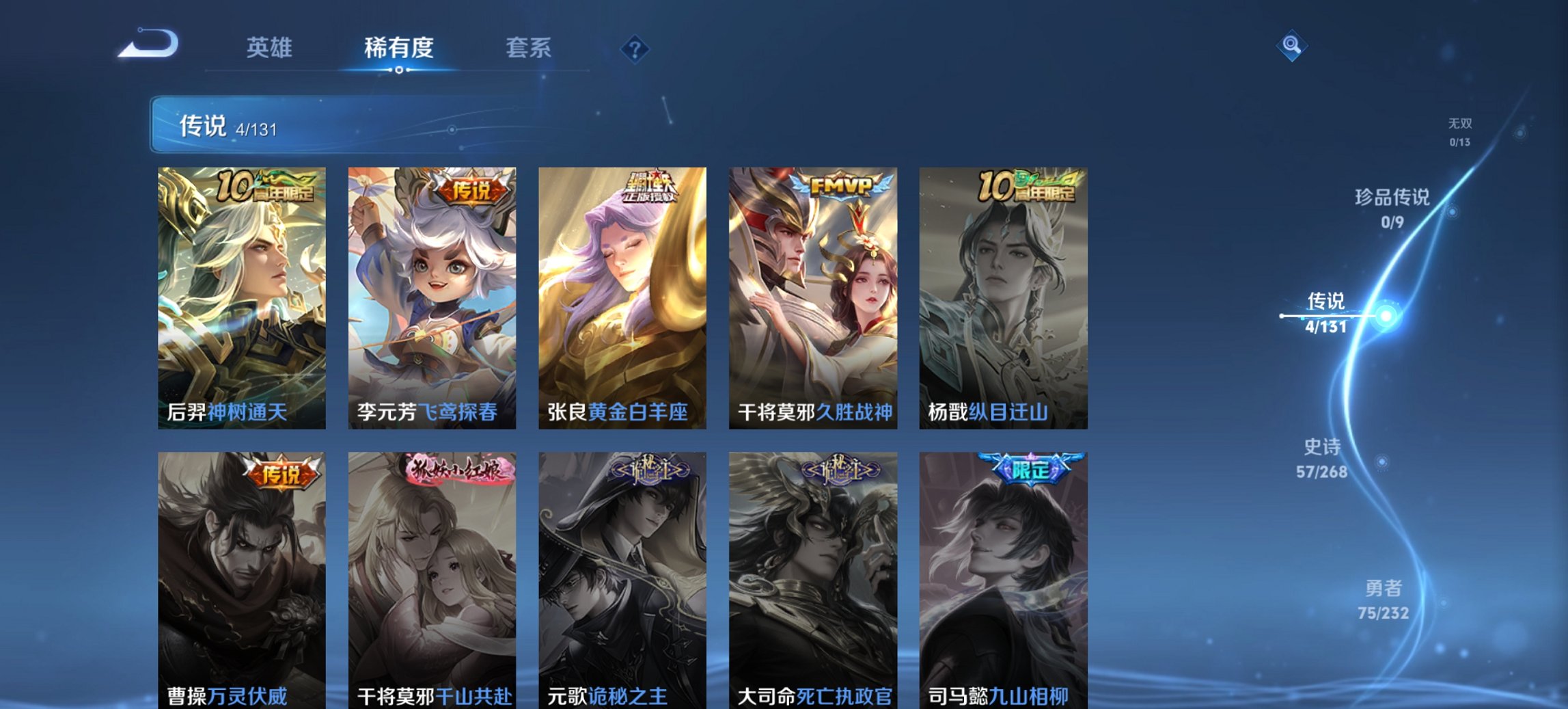Viewport: 1568px width, 709px height.
Task: Open the search magnifier at top right
Action: tap(1293, 46)
